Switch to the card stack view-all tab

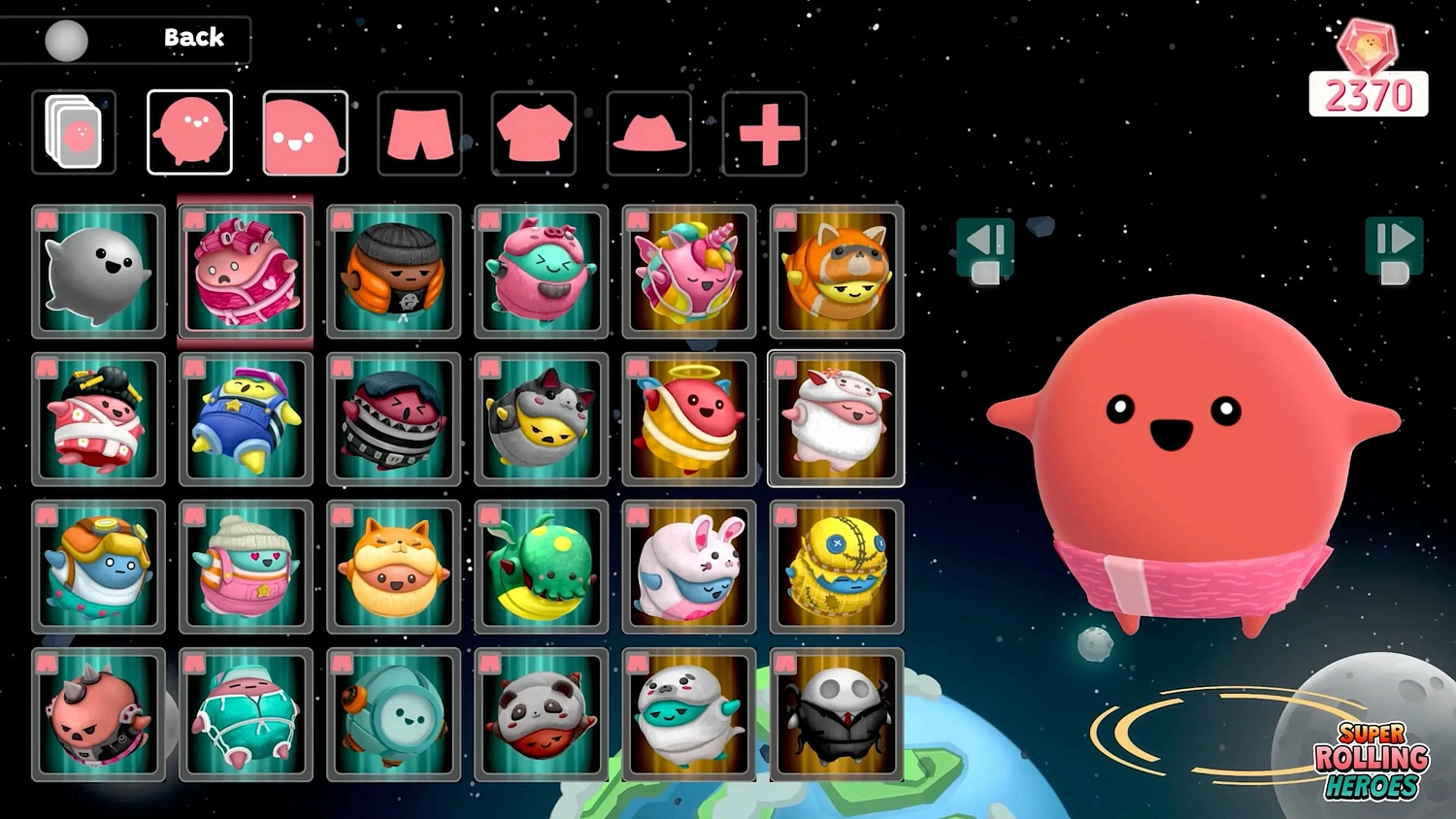(x=74, y=132)
